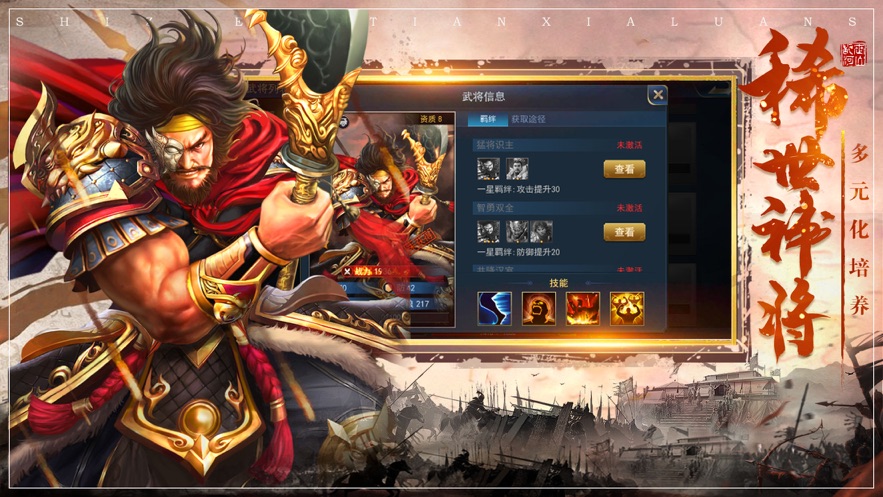Click 查看 for the 智勇双全 bond
Image resolution: width=883 pixels, height=497 pixels.
click(624, 232)
